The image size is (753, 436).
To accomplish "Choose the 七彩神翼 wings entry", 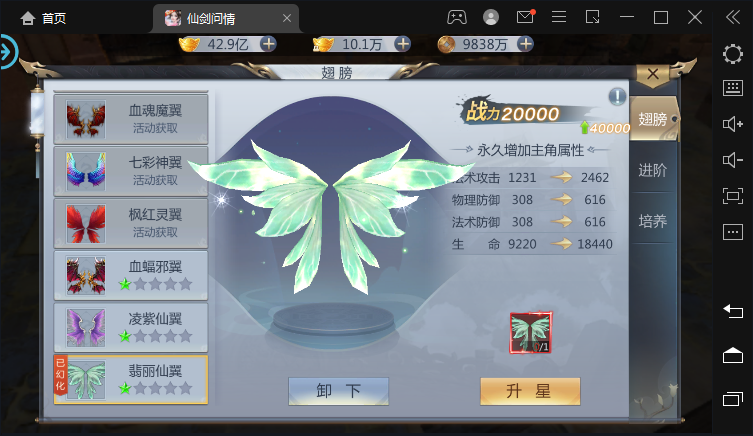I will 131,171.
